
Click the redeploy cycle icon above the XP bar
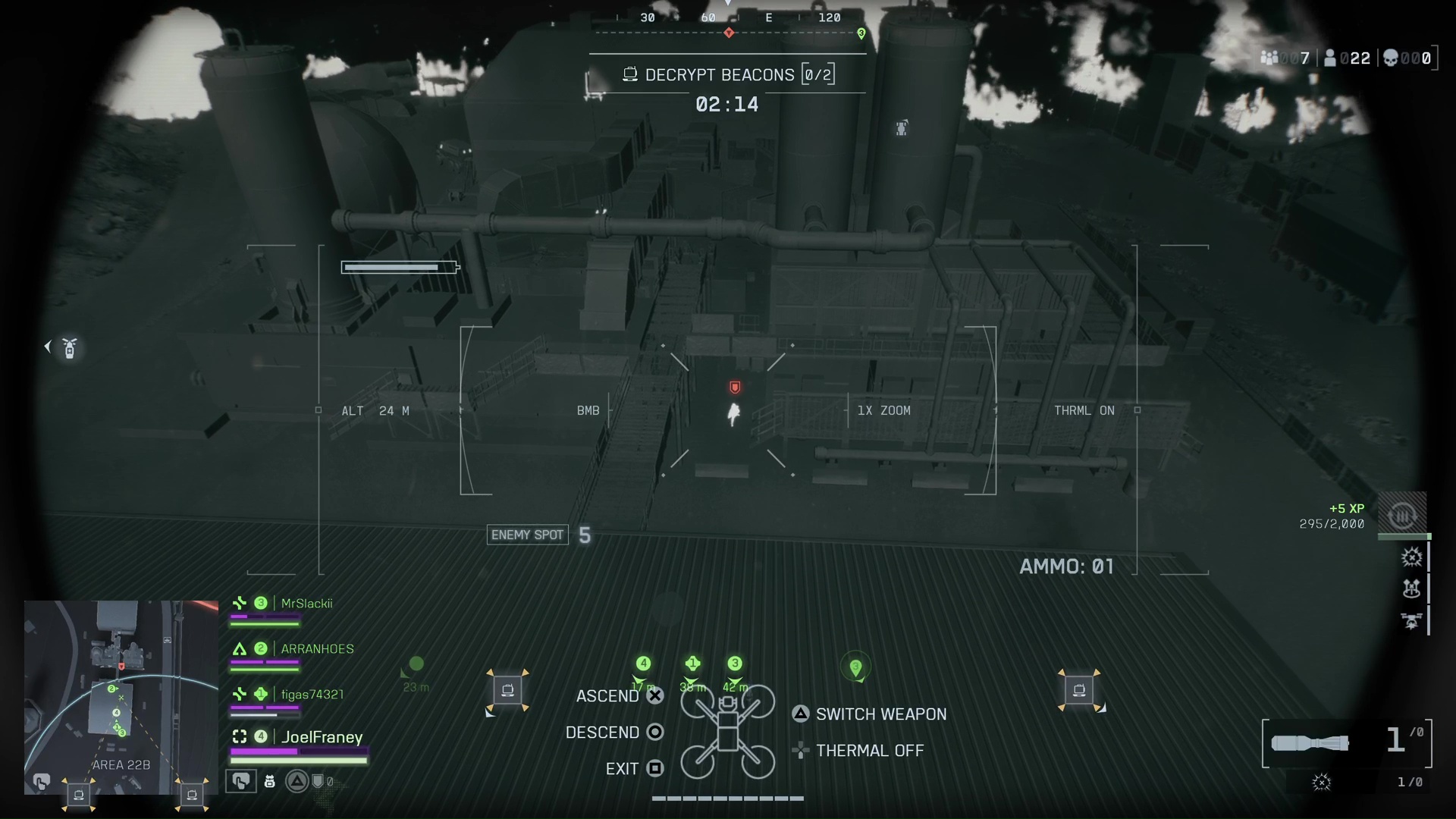click(x=1402, y=514)
